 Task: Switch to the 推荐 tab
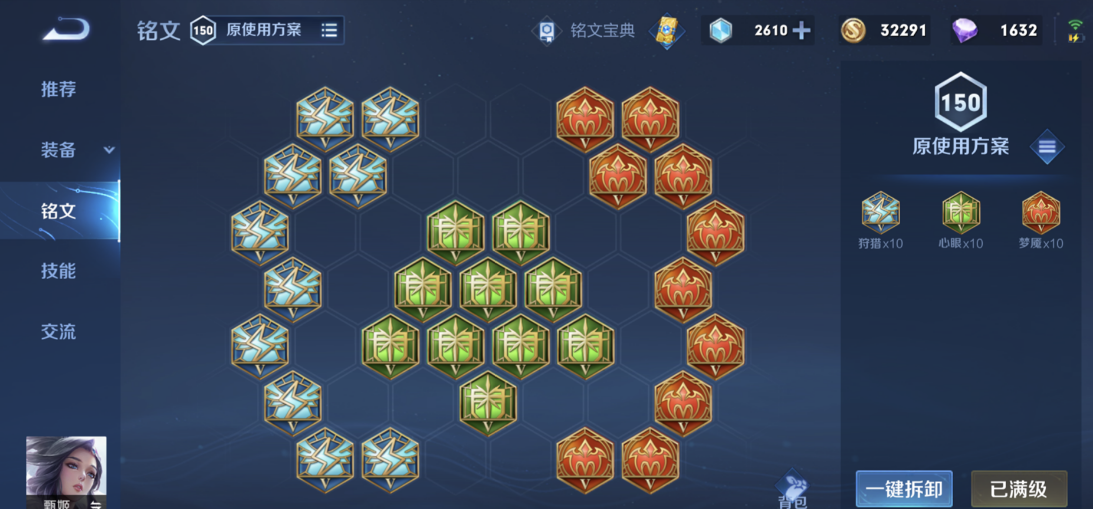(x=58, y=89)
